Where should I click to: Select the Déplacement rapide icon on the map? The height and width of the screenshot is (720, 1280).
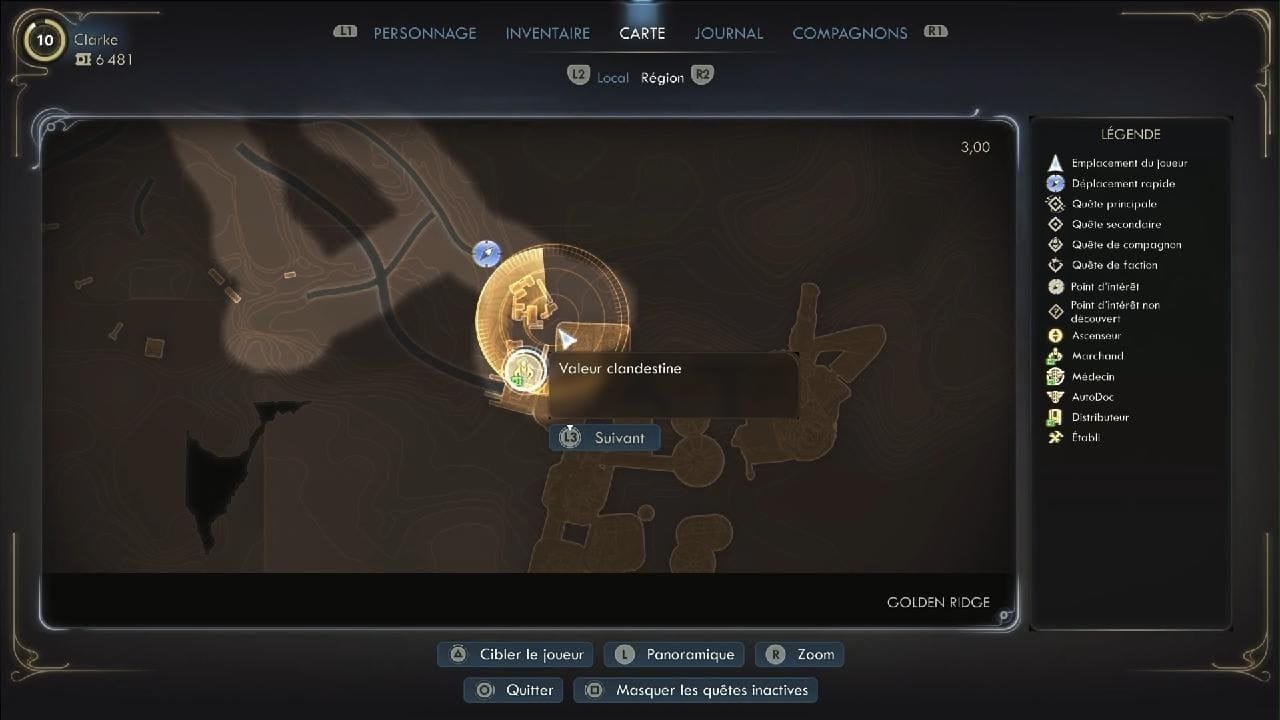[x=484, y=254]
